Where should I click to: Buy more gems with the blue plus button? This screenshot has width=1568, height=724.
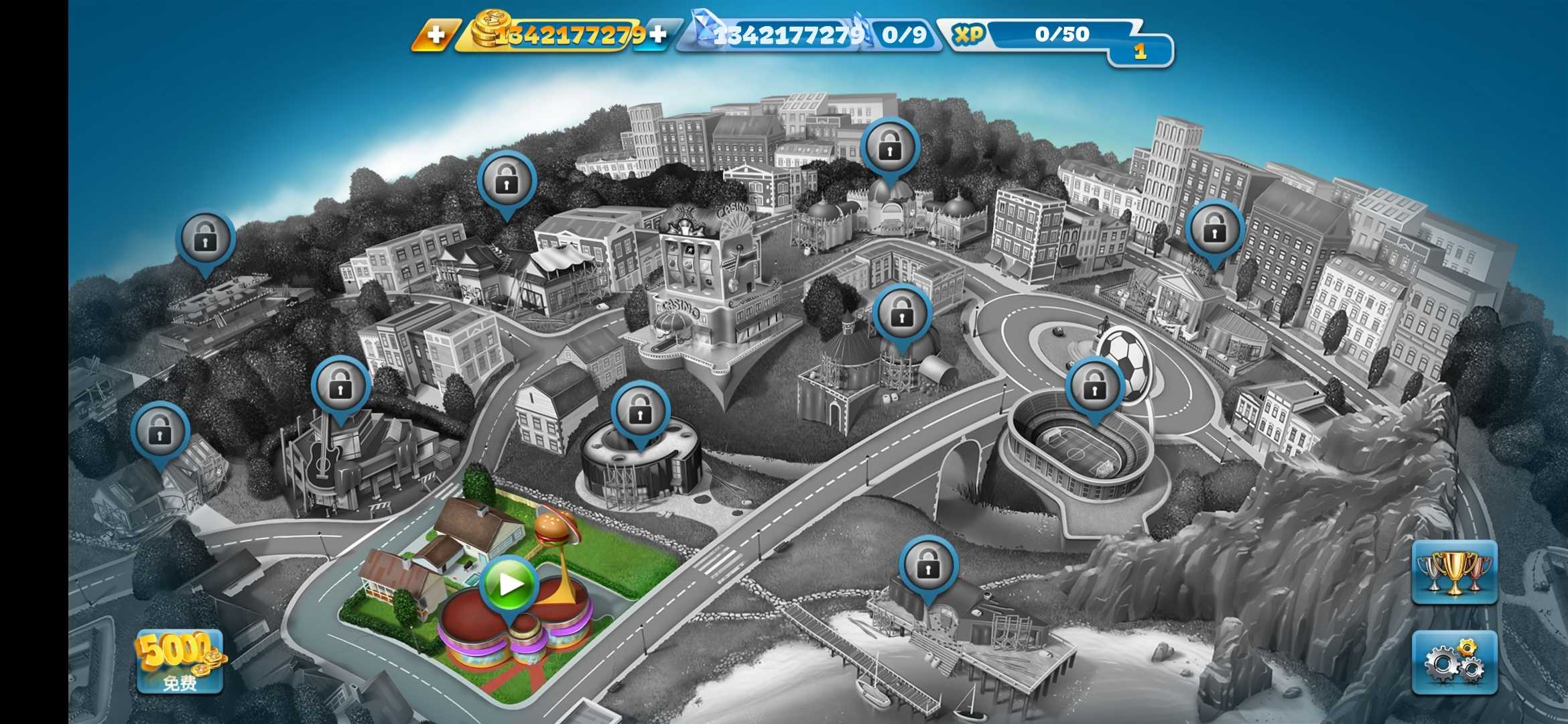[658, 35]
